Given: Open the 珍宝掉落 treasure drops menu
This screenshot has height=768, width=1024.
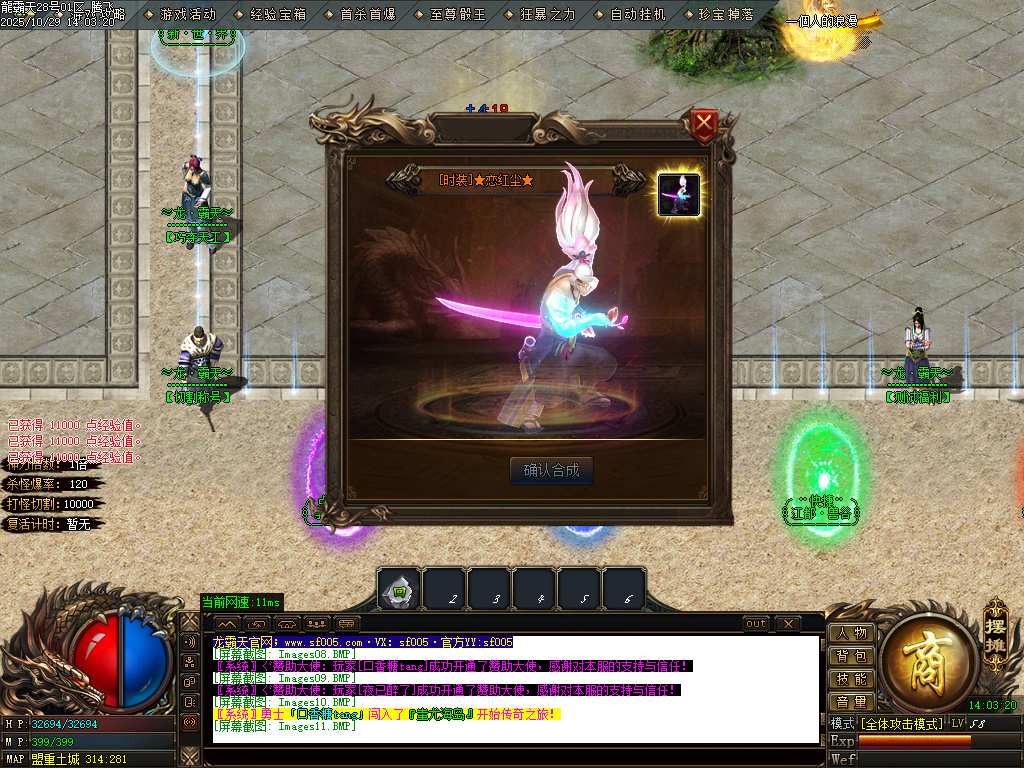Looking at the screenshot, I should point(726,15).
